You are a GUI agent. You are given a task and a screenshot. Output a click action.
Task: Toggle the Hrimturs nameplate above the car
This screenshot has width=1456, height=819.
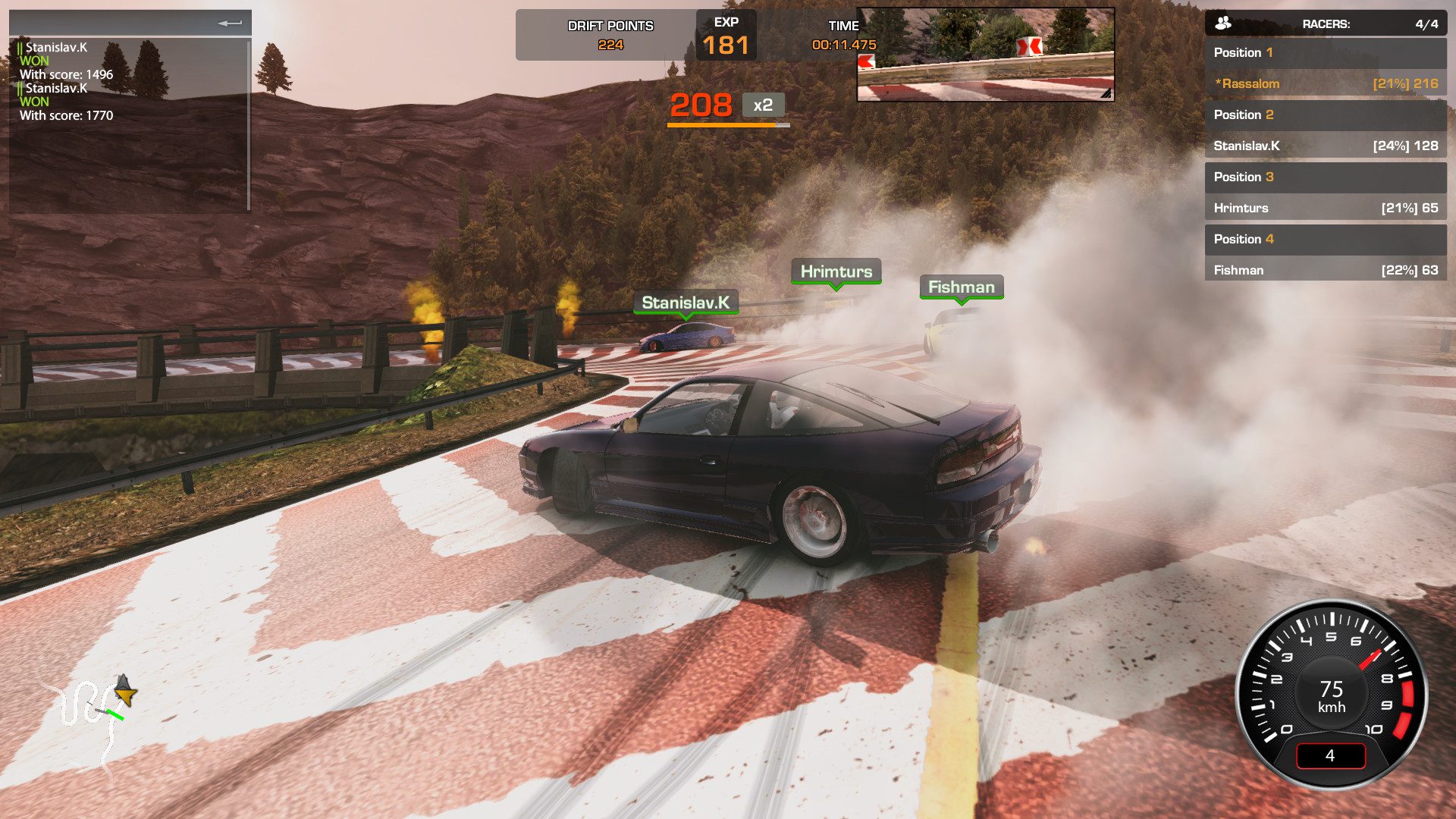tap(836, 270)
